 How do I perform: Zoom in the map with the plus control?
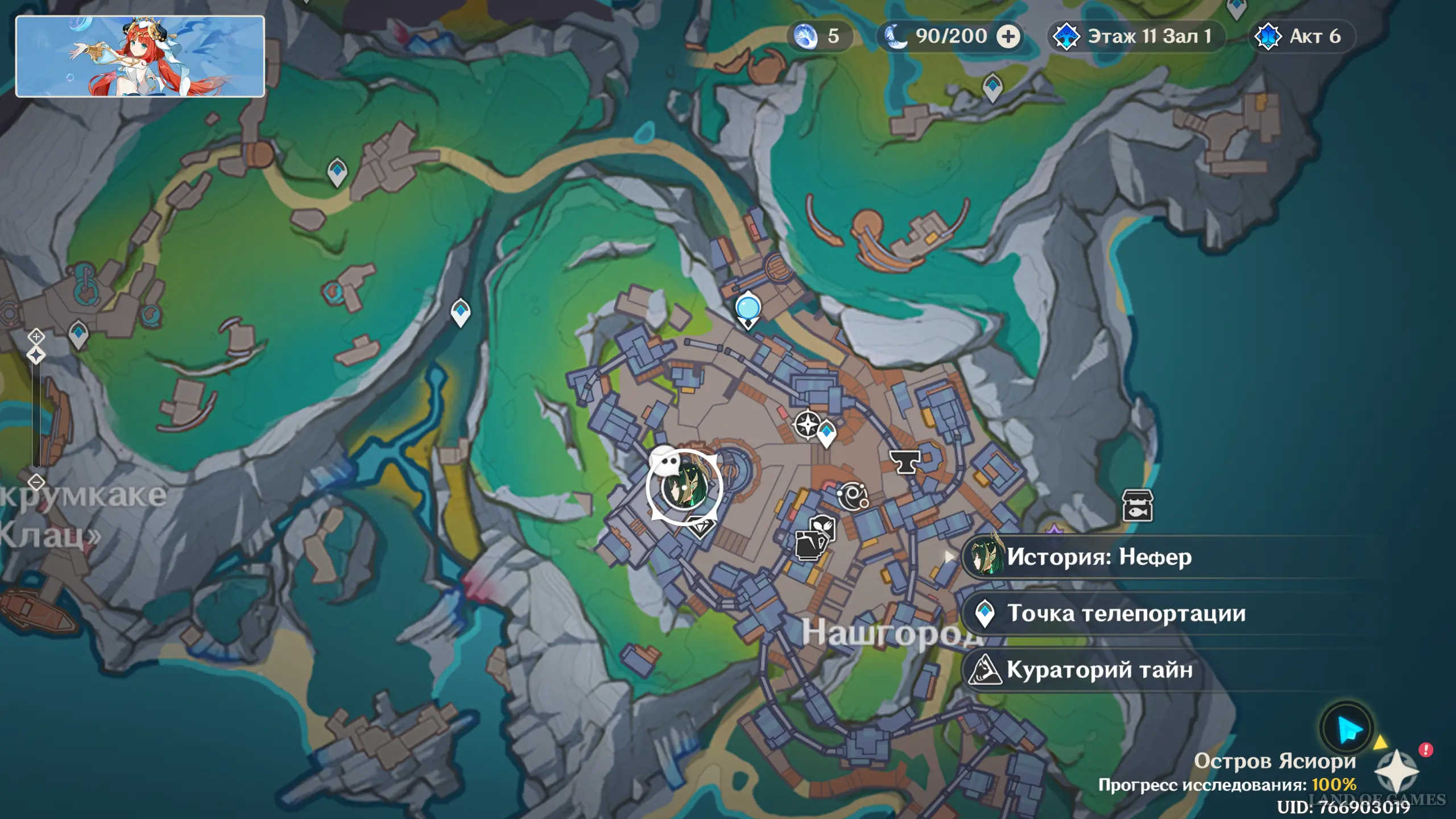pos(36,337)
